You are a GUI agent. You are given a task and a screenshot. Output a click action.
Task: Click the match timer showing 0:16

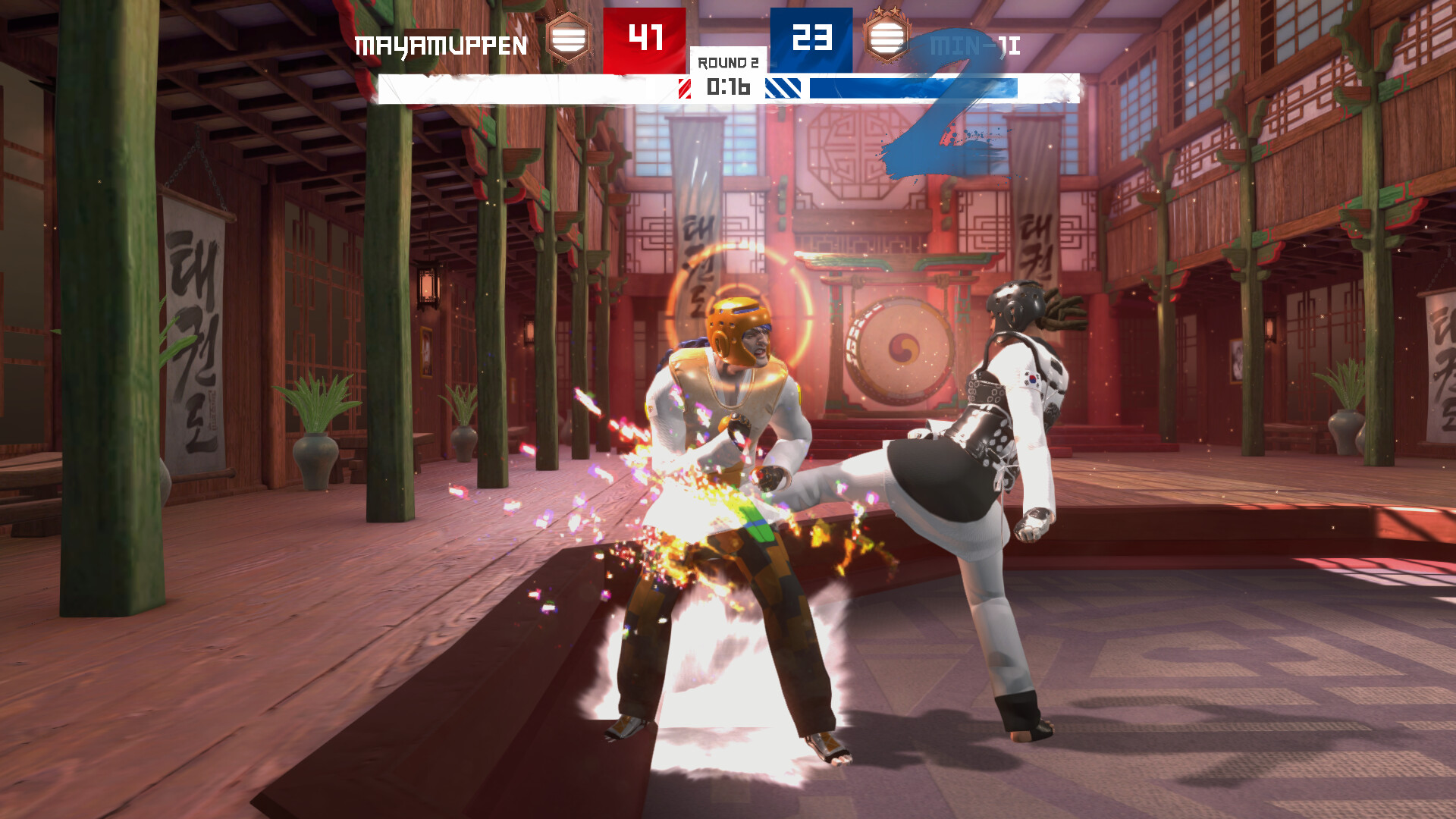(729, 88)
